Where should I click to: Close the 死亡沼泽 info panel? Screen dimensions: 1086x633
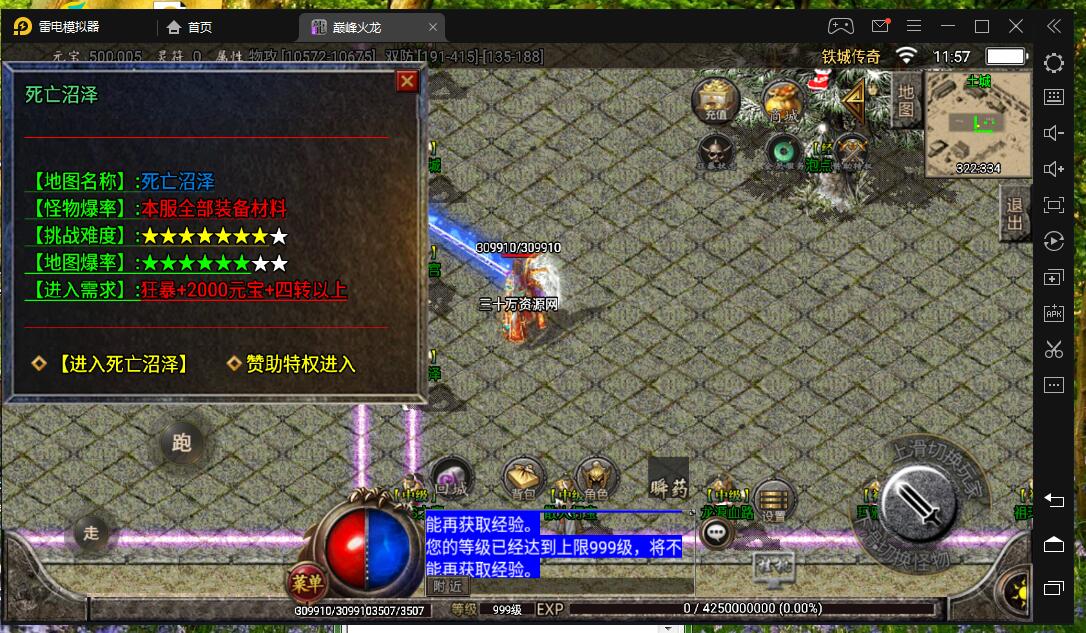point(407,81)
